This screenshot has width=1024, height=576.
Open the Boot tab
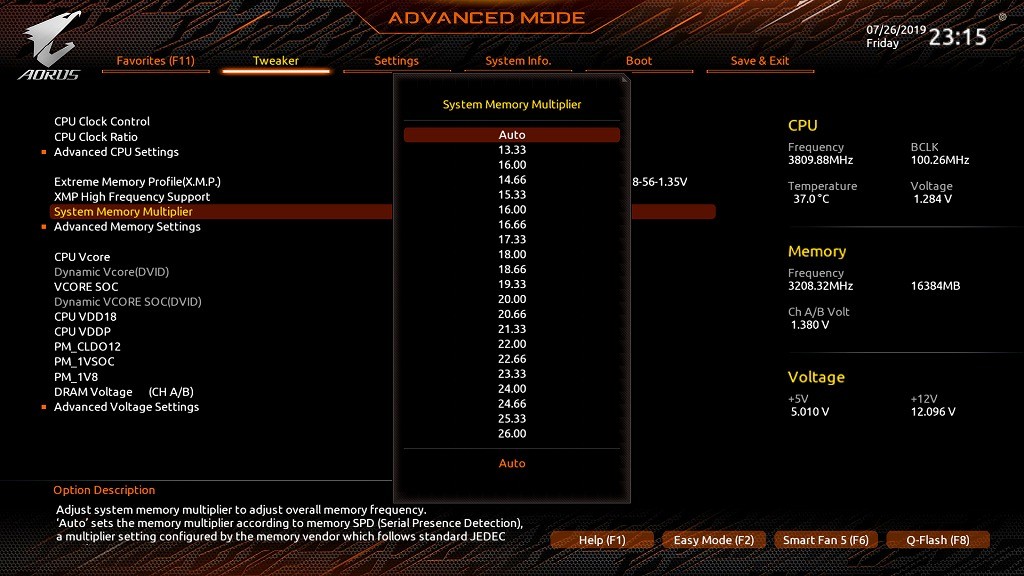tap(639, 61)
